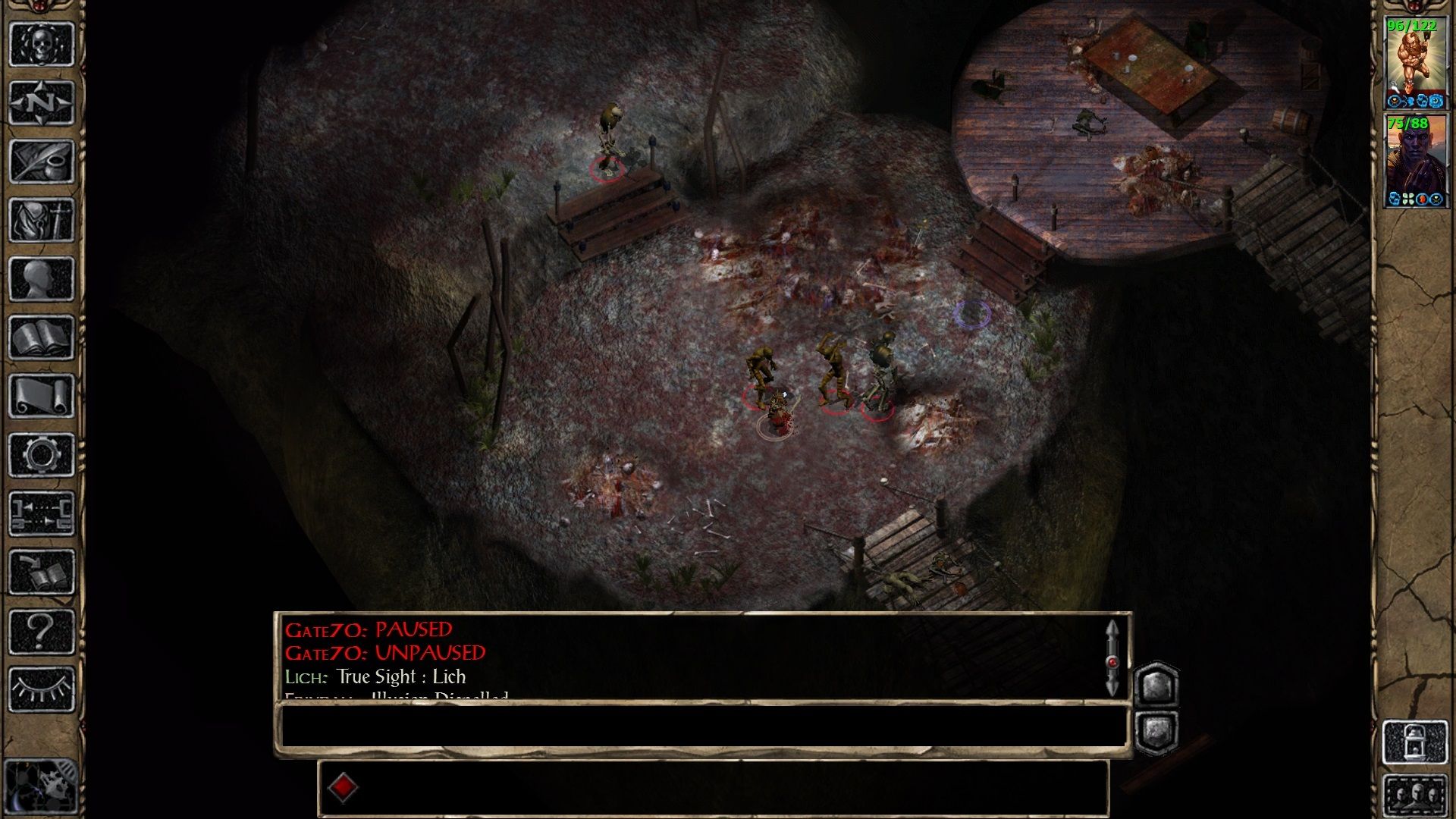Open the inventory screen

tap(41, 220)
